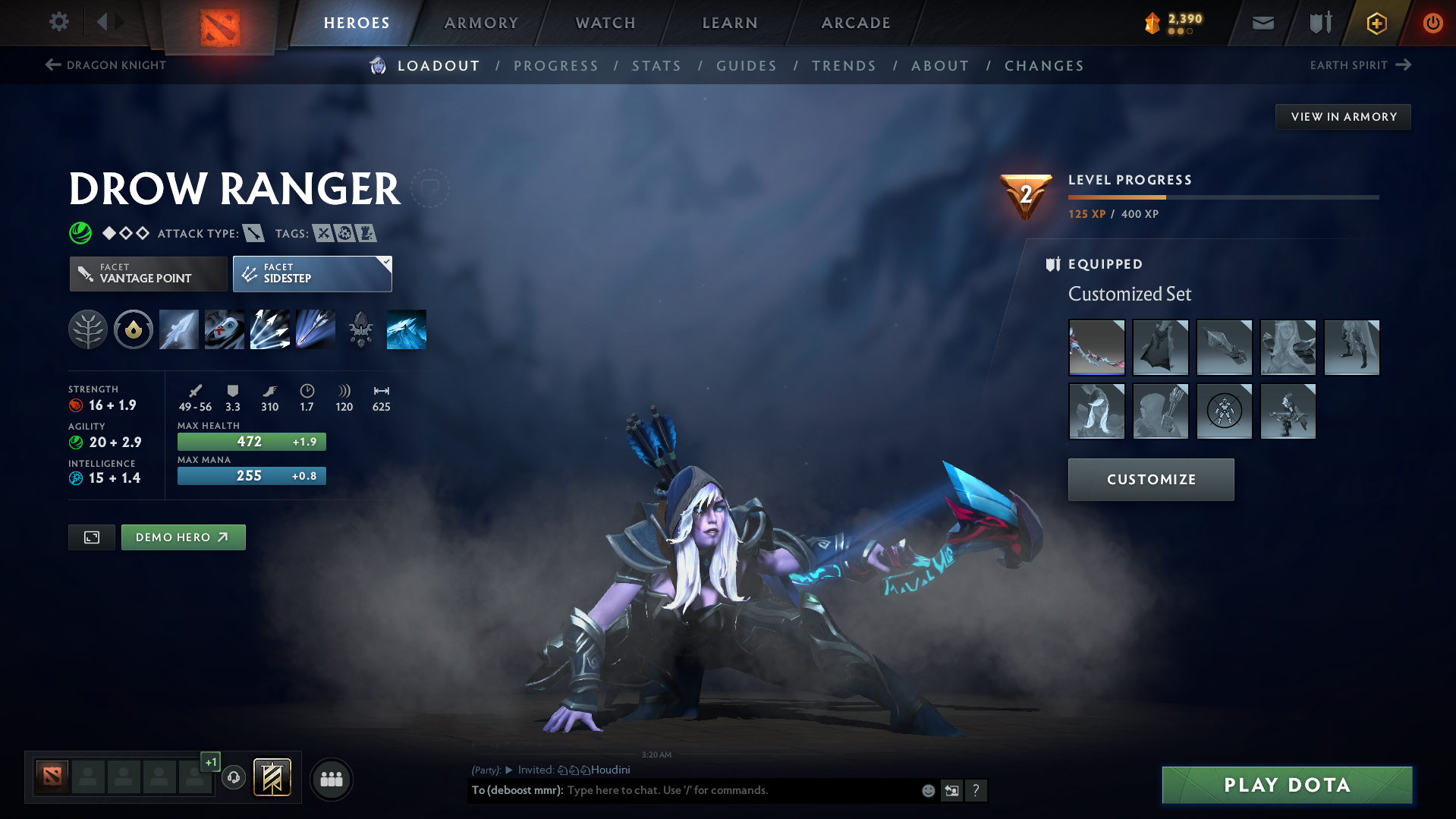Navigate forward to Earth Spirit
Viewport: 1456px width, 819px height.
[x=1360, y=65]
